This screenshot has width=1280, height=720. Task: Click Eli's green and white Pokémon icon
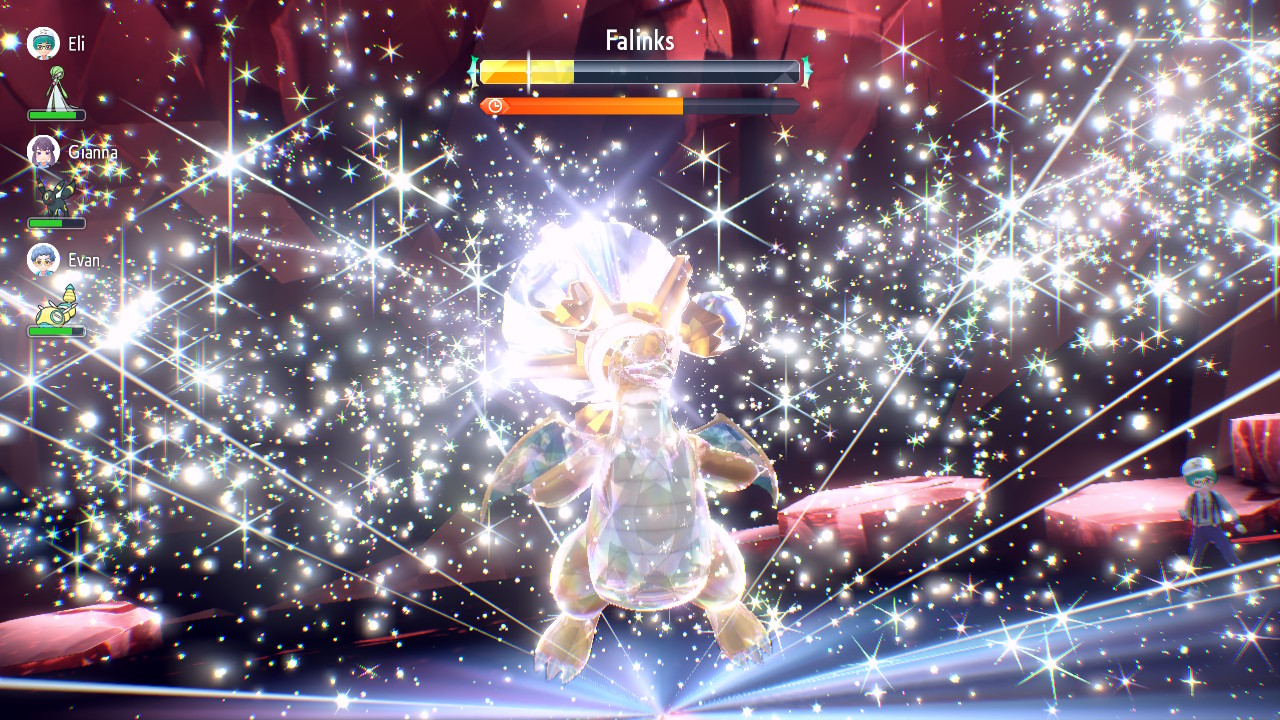pos(58,88)
